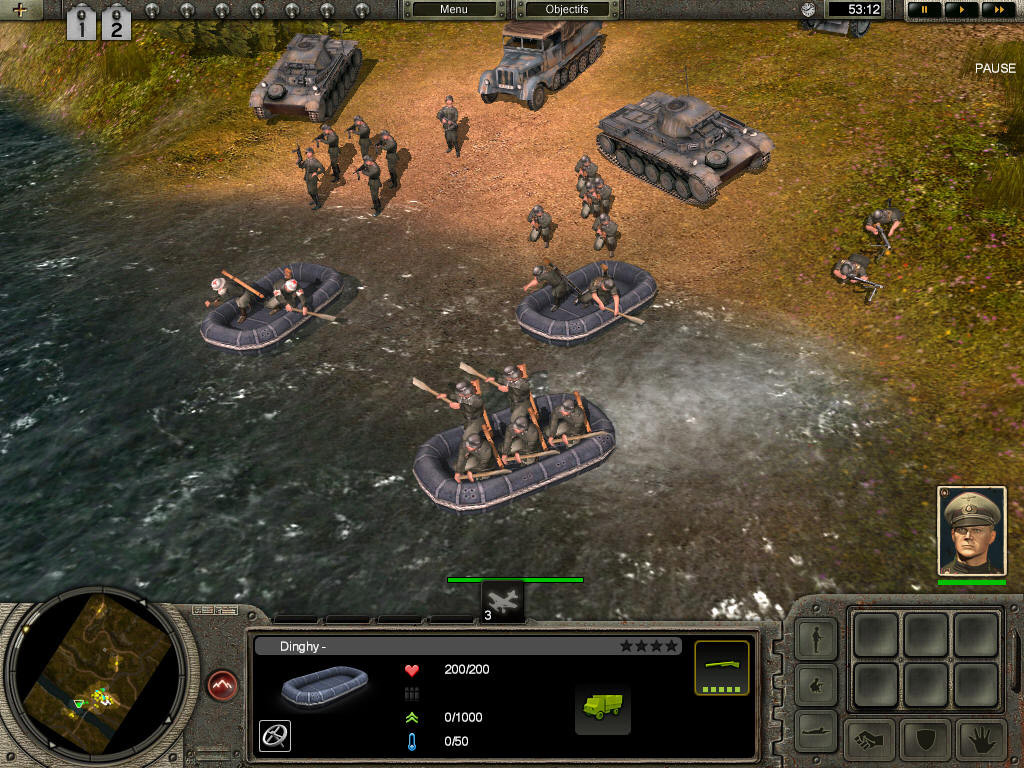Activate the shield defend command
Viewport: 1024px width, 768px height.
click(x=926, y=740)
